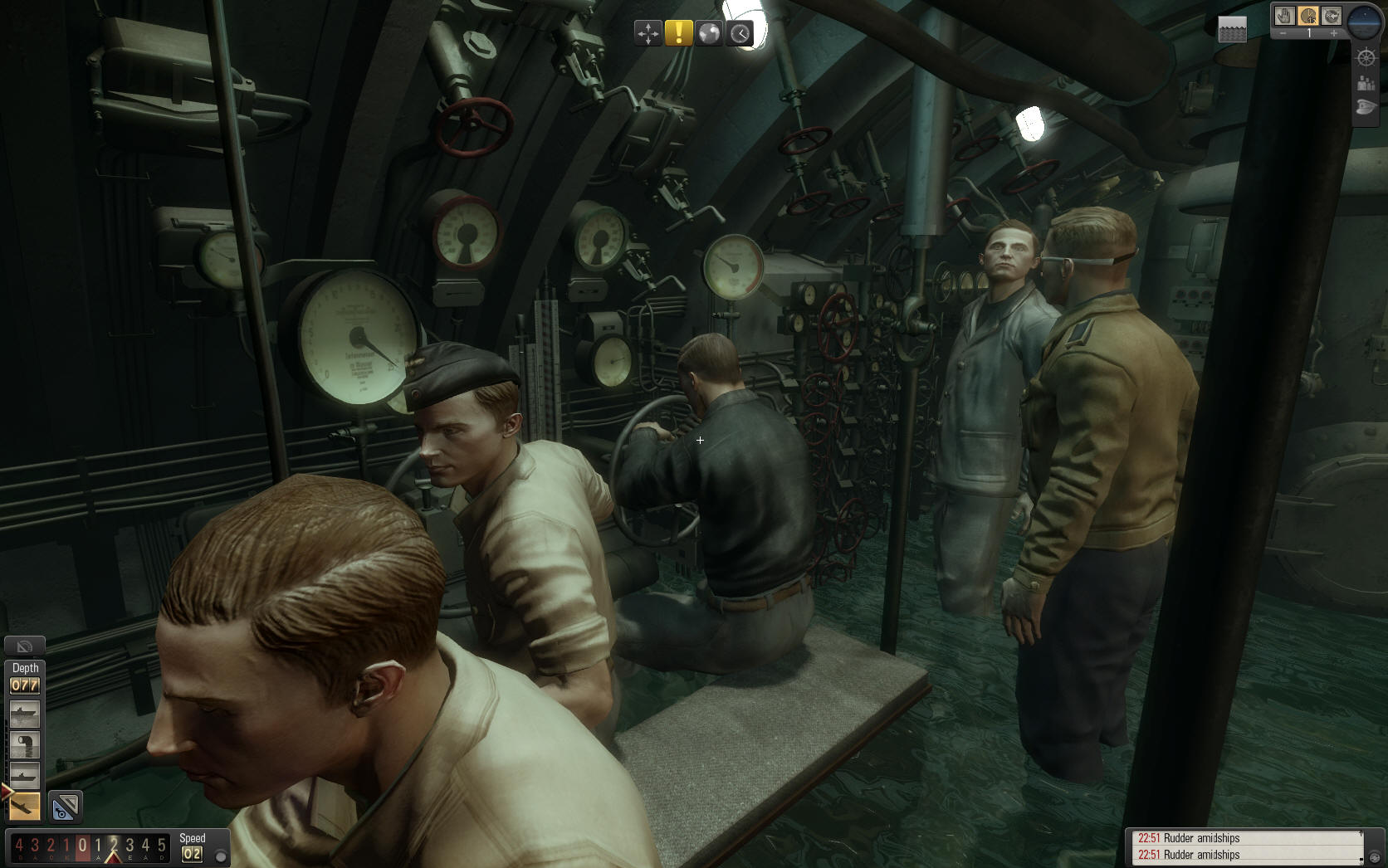The width and height of the screenshot is (1388, 868).
Task: Set engine telegraph to the red 0 stop
Action: (x=82, y=846)
